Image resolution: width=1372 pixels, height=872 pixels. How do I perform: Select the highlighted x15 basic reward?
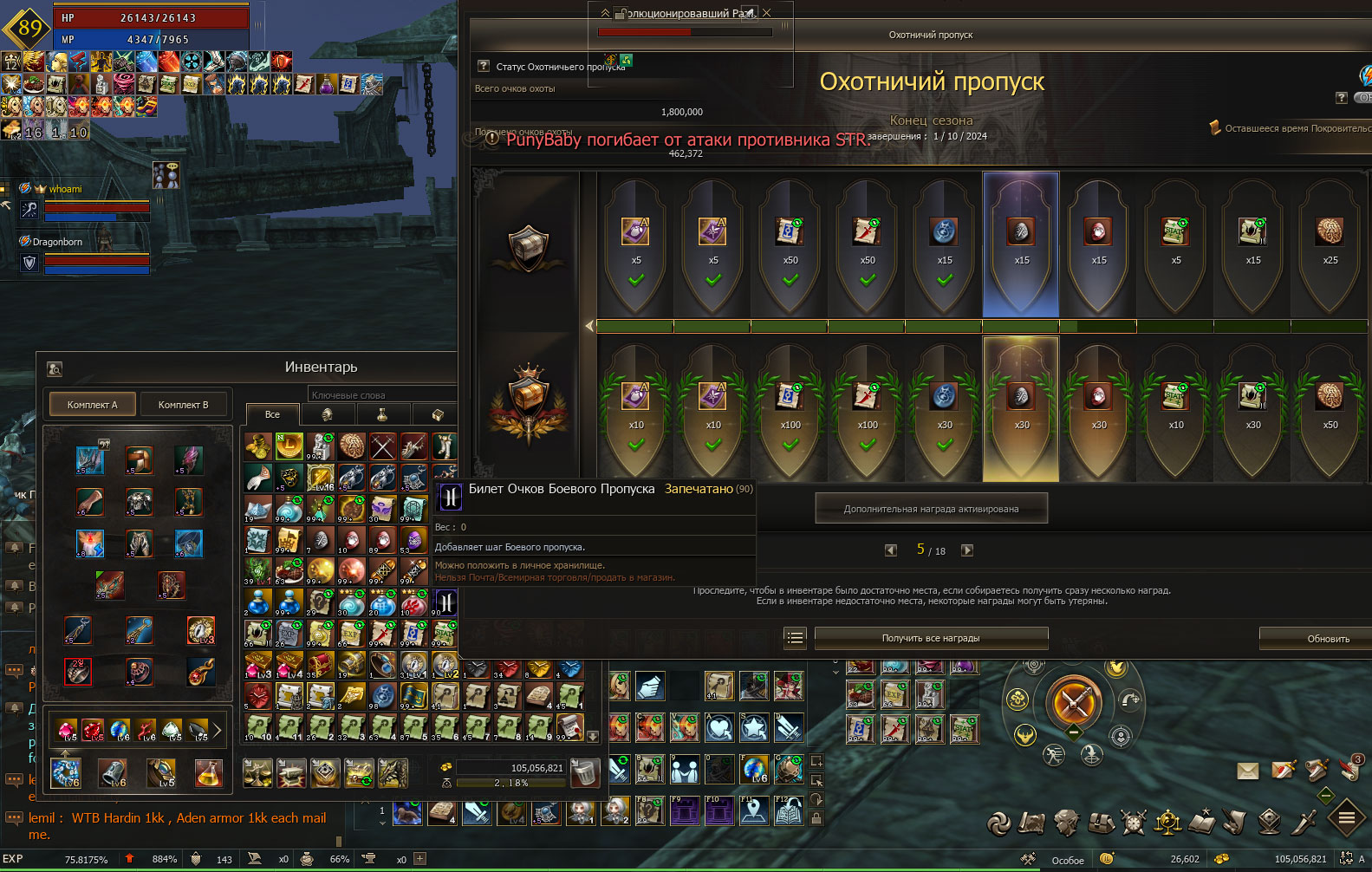click(x=1021, y=244)
